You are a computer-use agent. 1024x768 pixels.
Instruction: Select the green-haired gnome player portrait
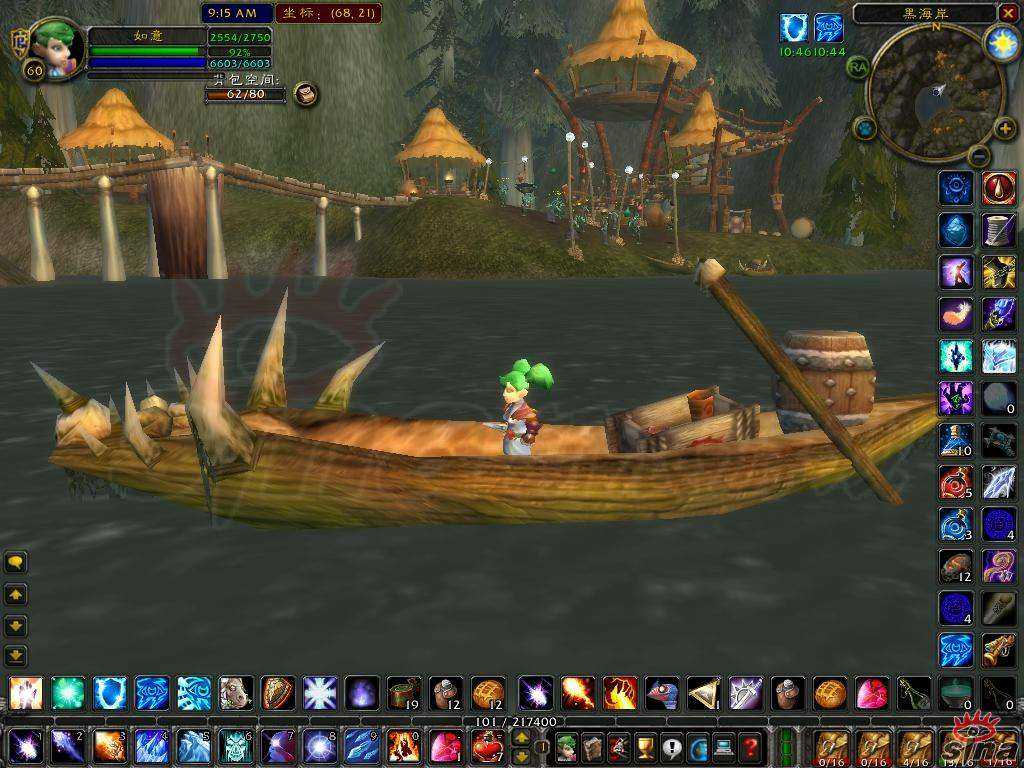pyautogui.click(x=55, y=45)
